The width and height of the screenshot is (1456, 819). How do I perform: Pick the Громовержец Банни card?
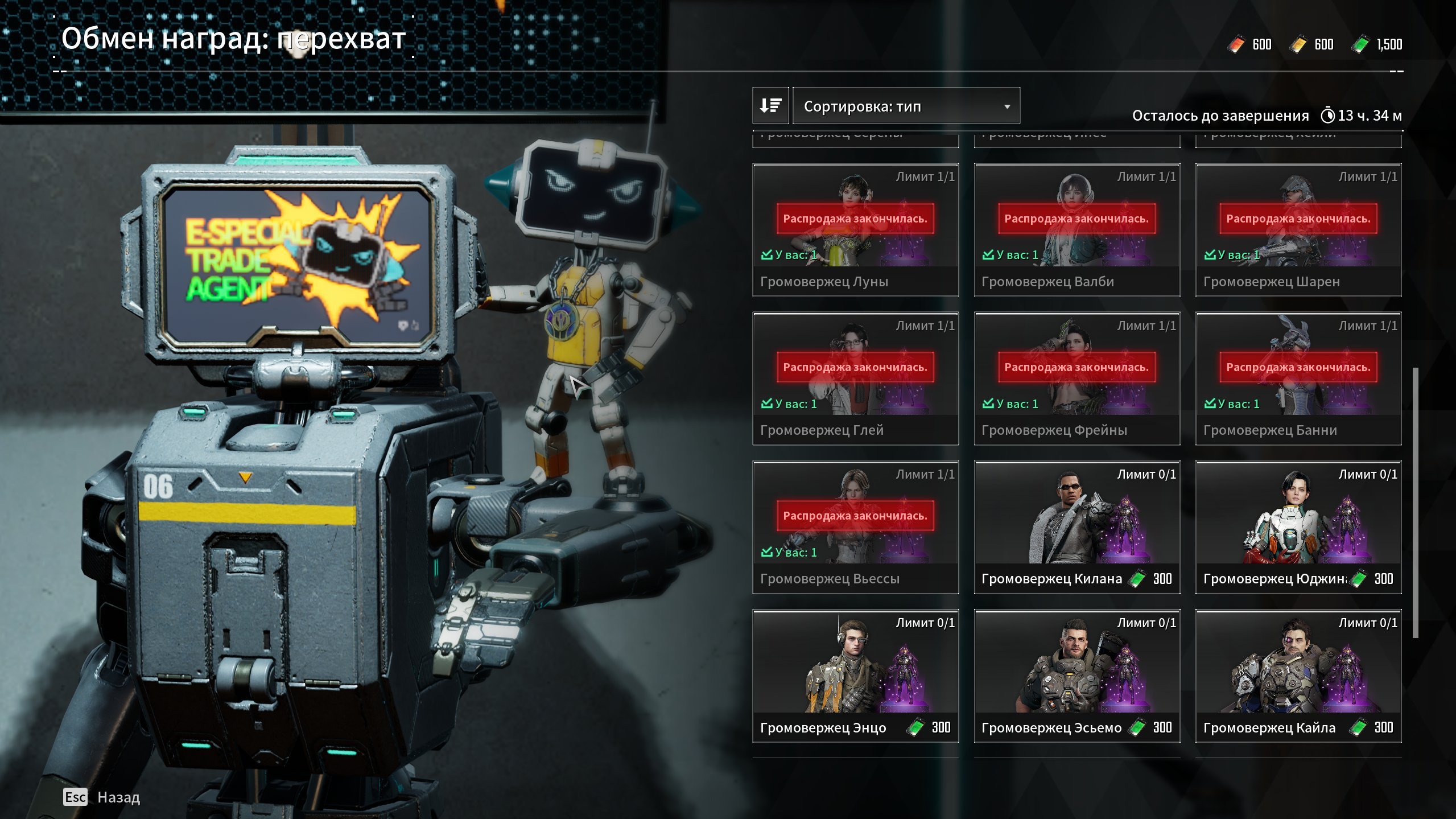[x=1298, y=378]
